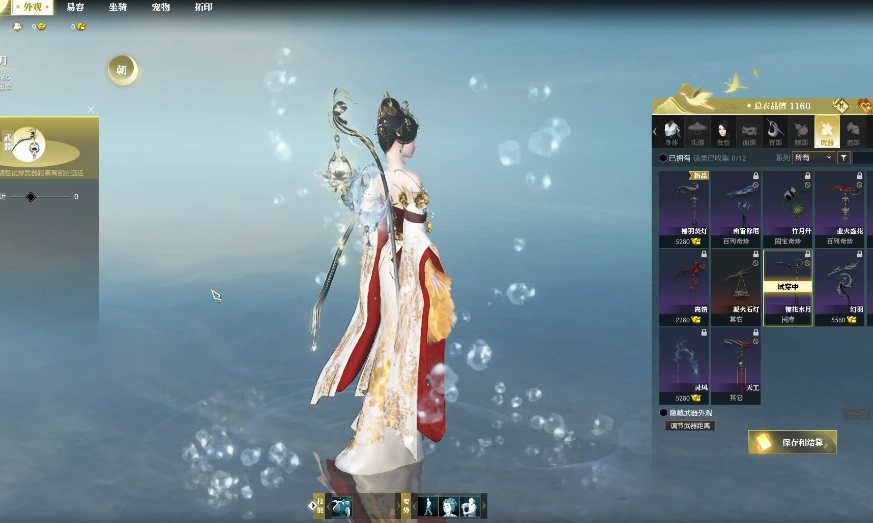The image size is (873, 523).
Task: Click the filter funnel icon
Action: pos(843,158)
